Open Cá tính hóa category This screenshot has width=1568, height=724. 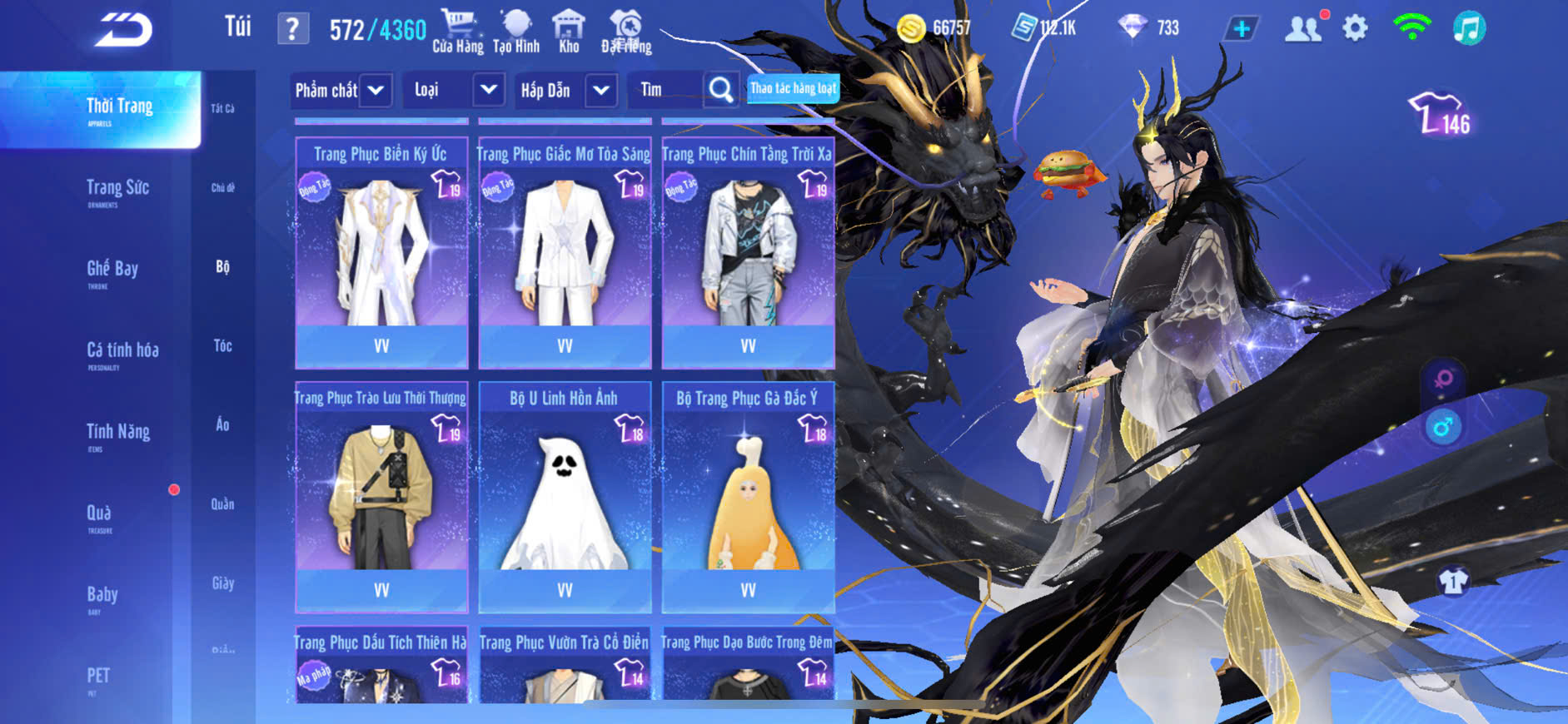[x=122, y=353]
